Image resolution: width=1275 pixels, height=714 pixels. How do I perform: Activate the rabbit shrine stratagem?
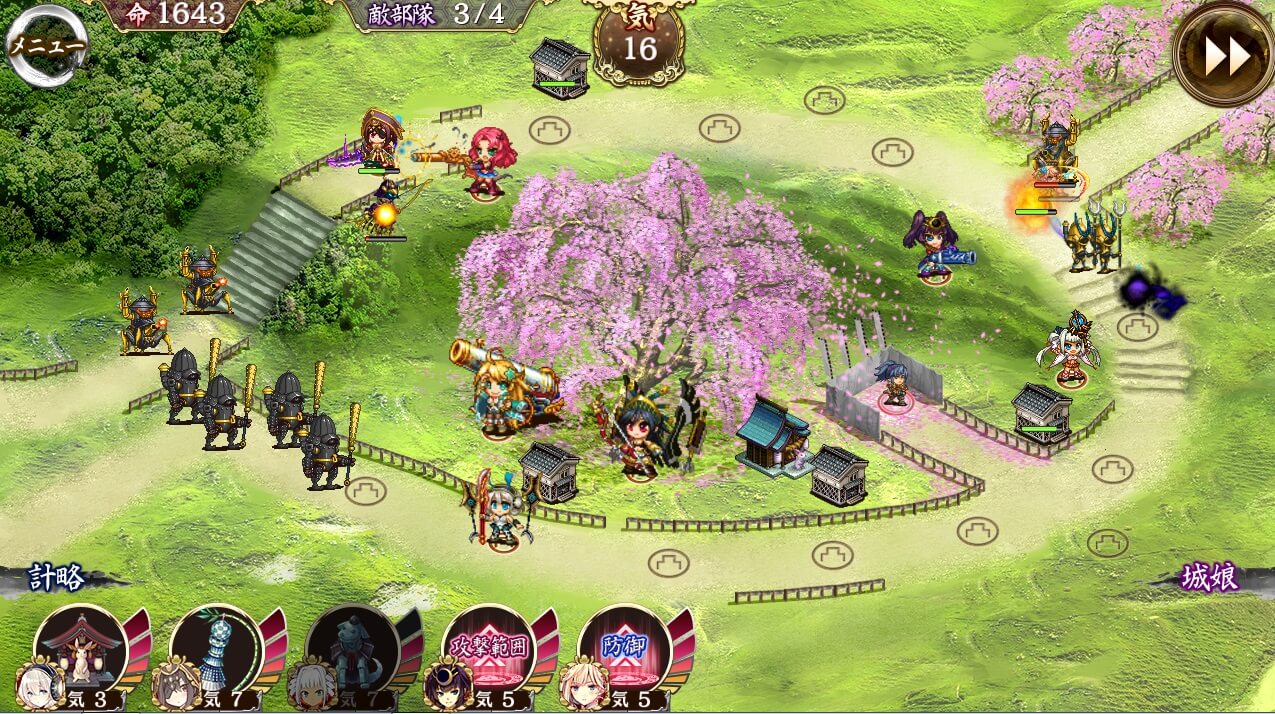pos(78,650)
